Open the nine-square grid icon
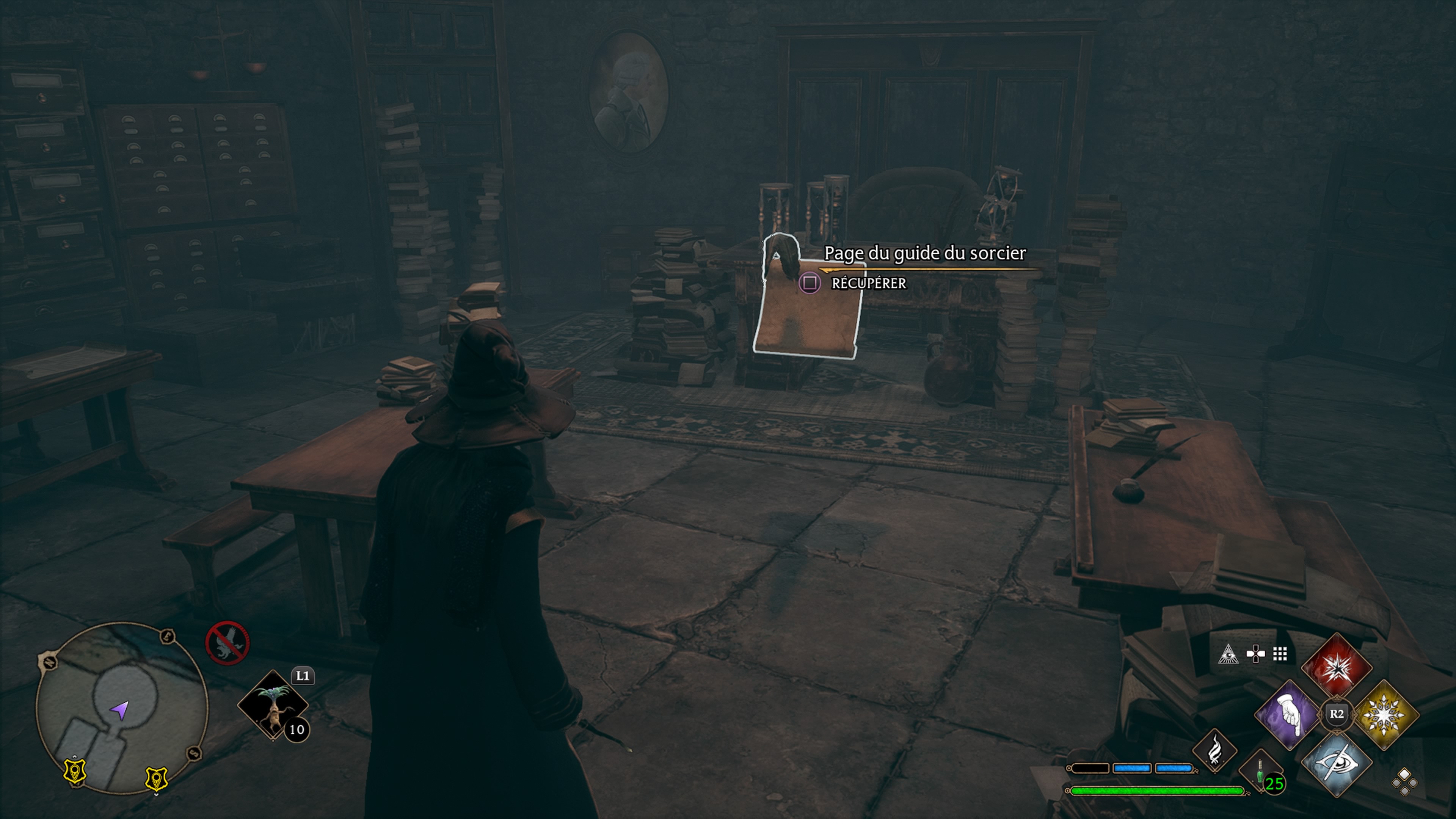The height and width of the screenshot is (819, 1456). [1280, 654]
